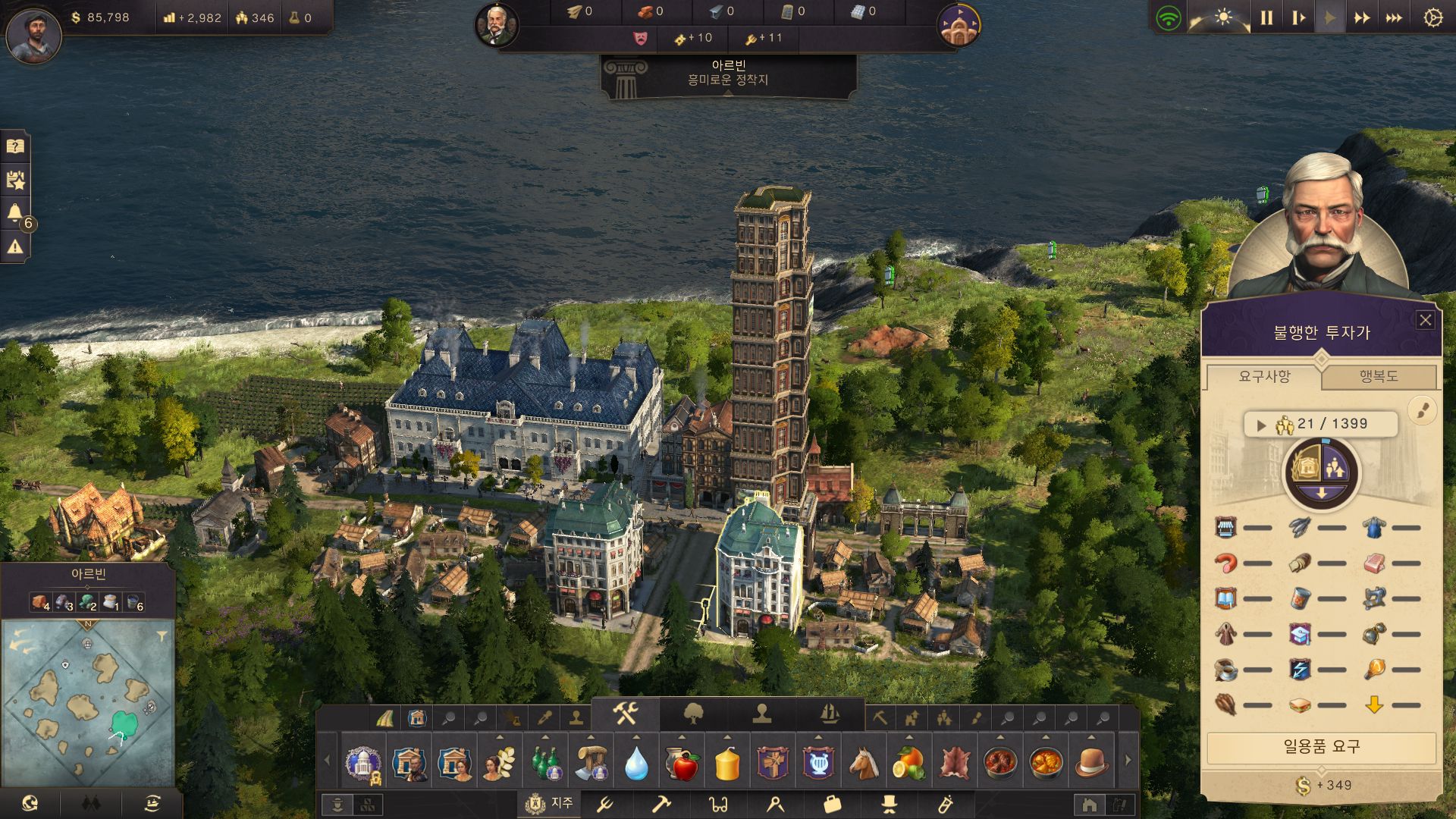Close the unhappy investor panel

[1425, 320]
